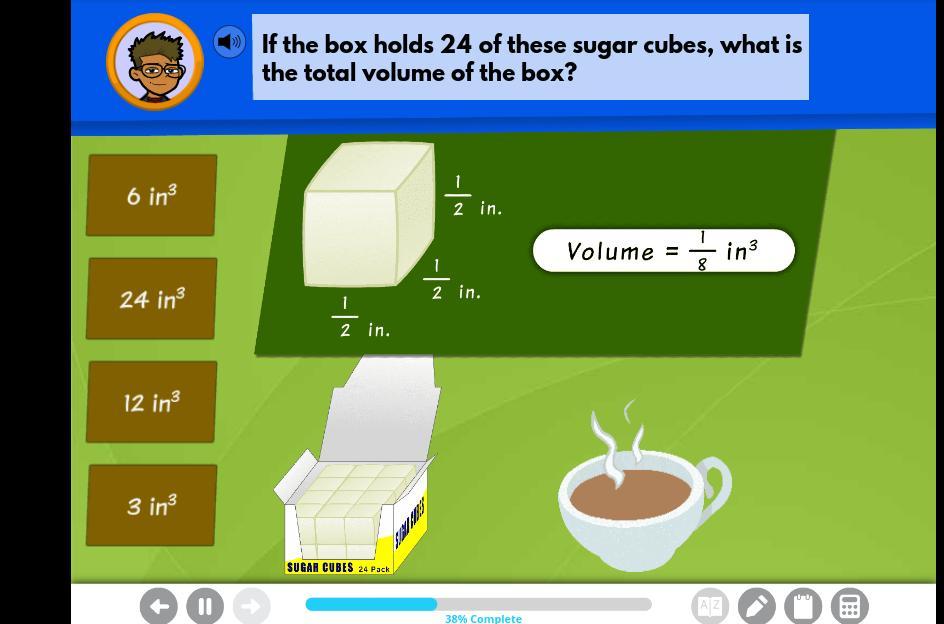Pause the lesson
This screenshot has width=944, height=624.
(205, 606)
